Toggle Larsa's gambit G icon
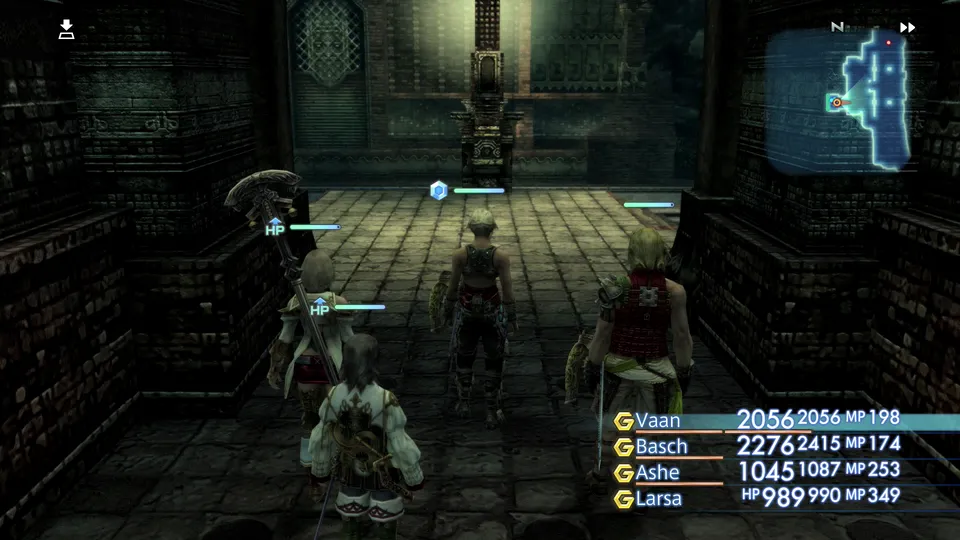This screenshot has height=540, width=960. click(x=623, y=496)
